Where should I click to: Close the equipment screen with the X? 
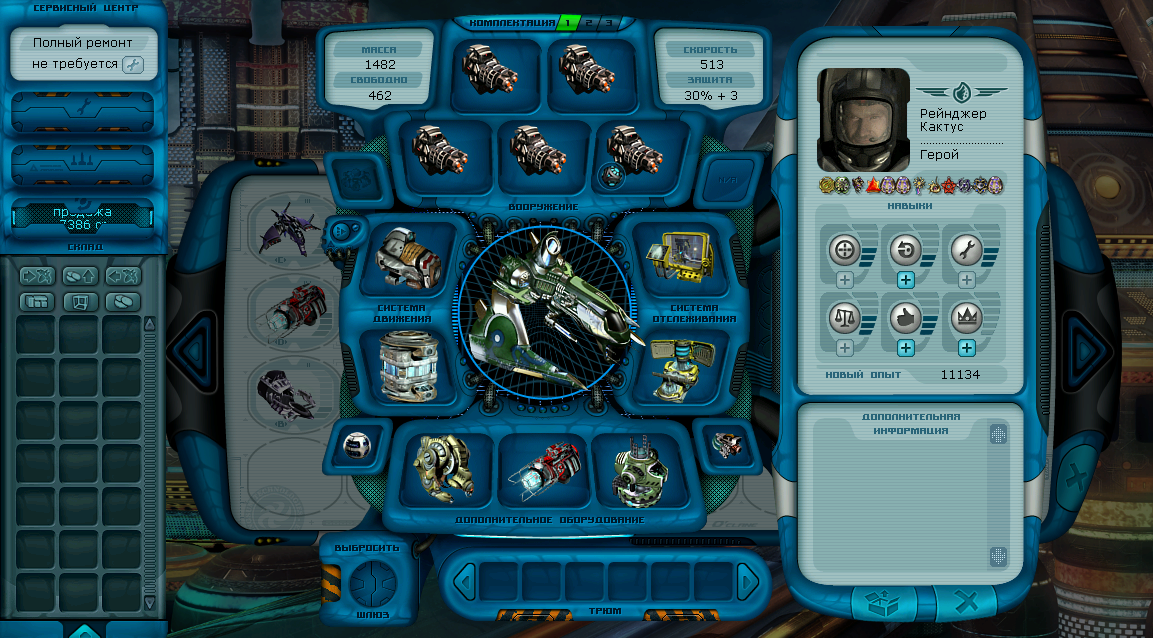[965, 603]
